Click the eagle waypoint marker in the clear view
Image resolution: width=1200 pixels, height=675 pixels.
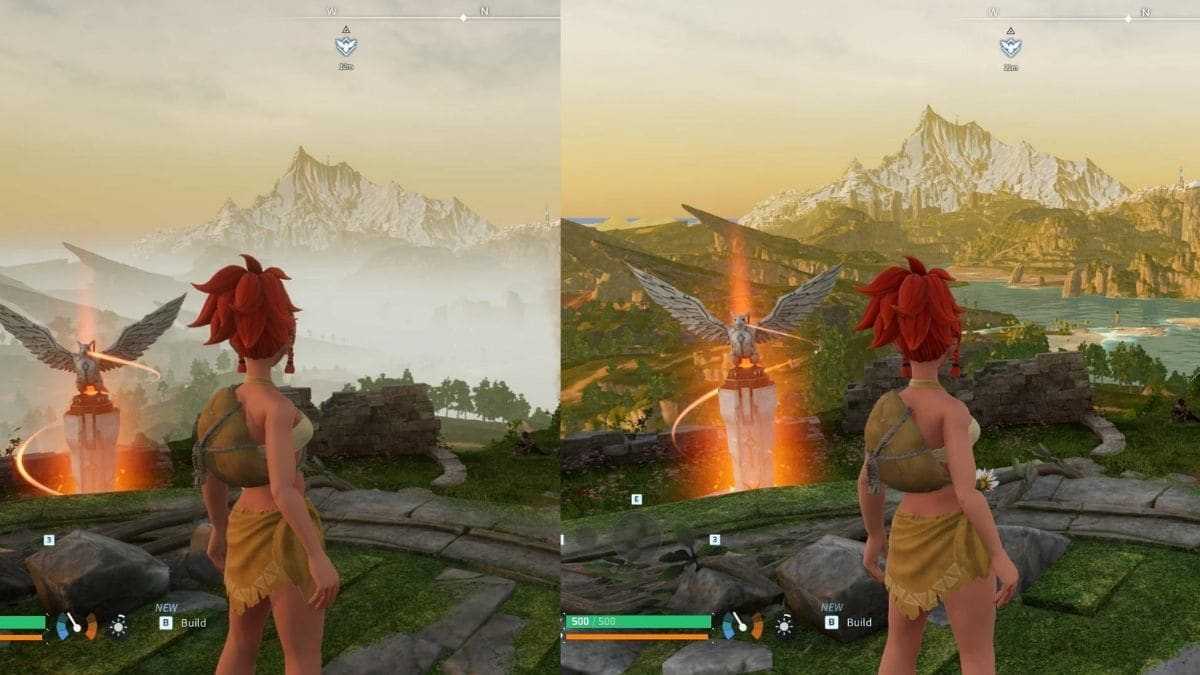(1010, 47)
